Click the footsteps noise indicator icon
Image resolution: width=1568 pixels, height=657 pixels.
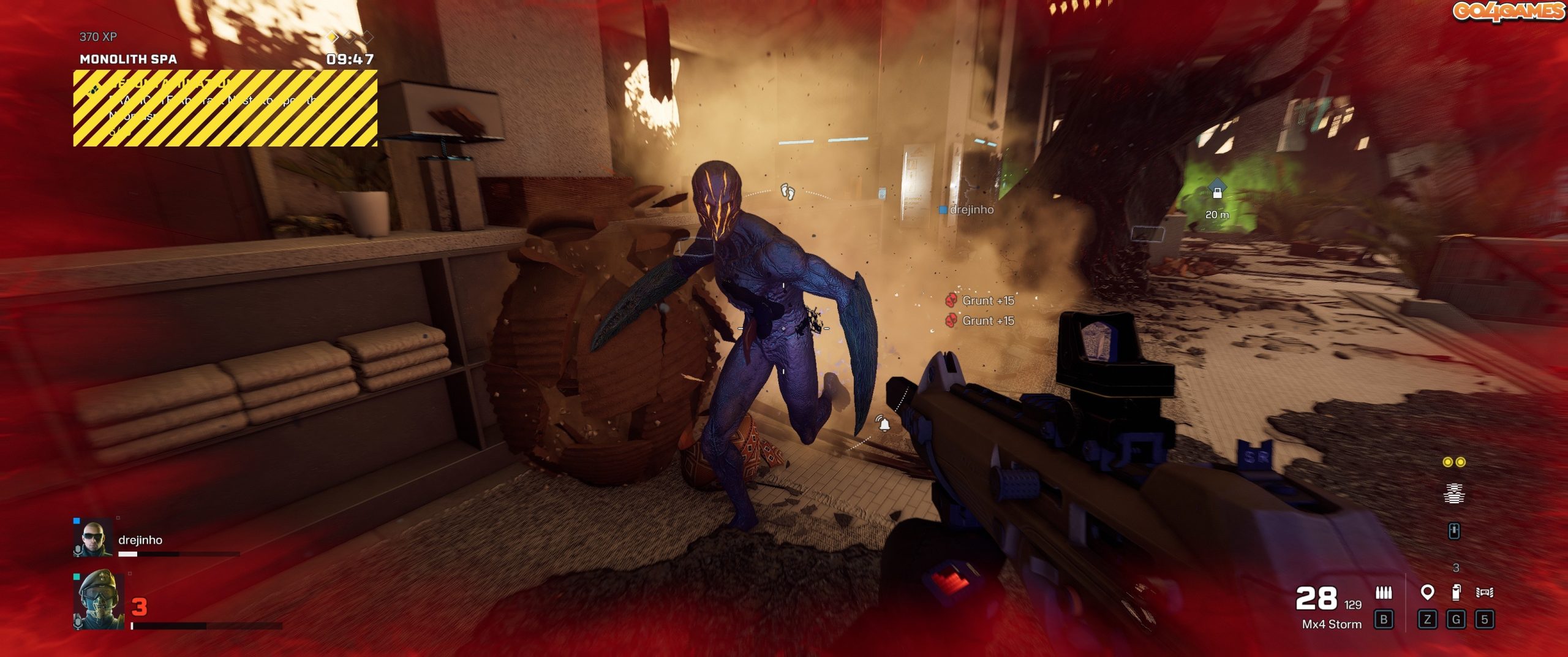pos(788,191)
